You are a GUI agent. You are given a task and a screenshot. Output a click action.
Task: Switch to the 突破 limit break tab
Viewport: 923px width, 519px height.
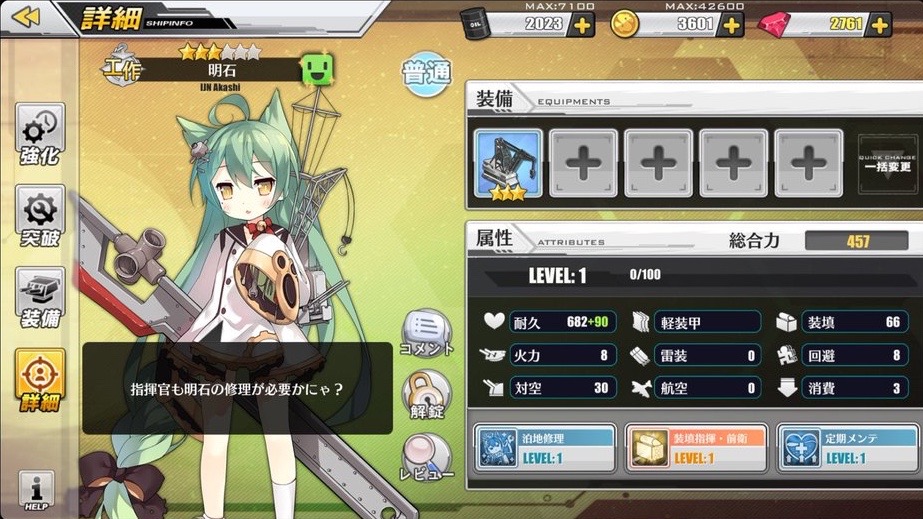coord(41,216)
